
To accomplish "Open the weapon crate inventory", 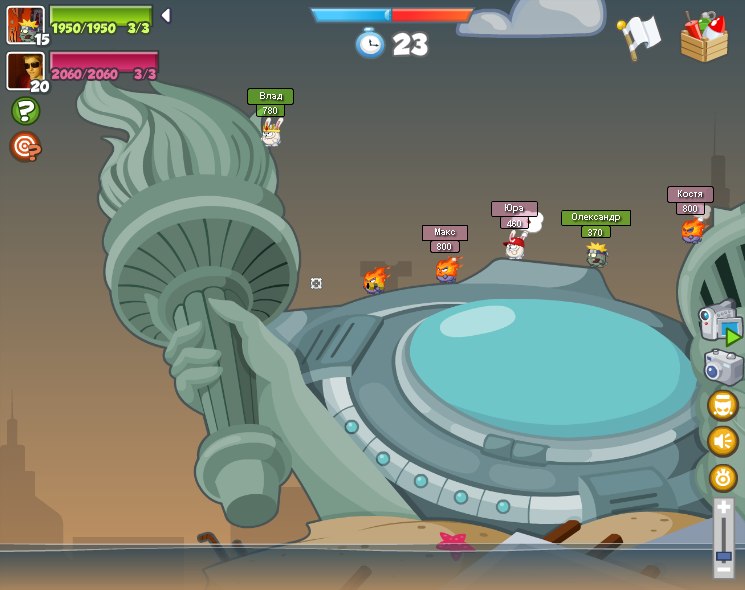I will (x=704, y=38).
